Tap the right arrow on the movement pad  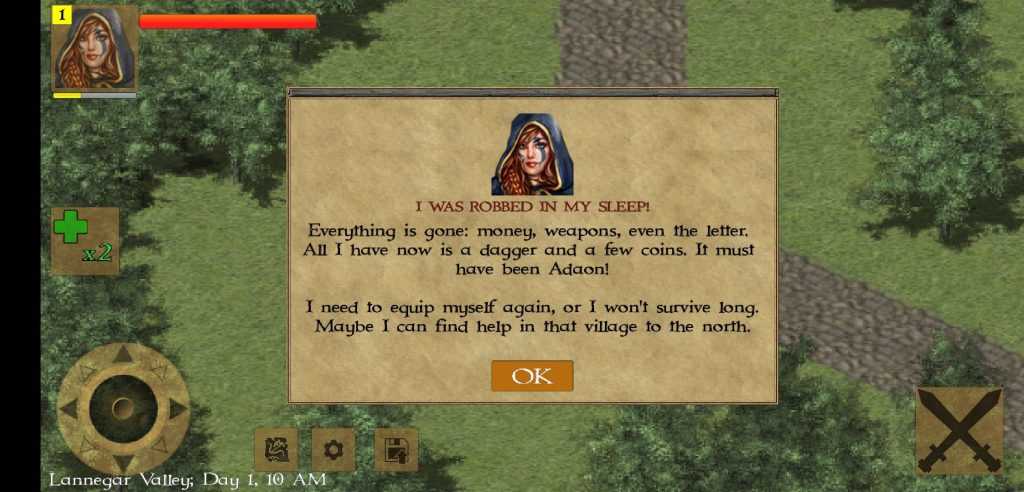coord(177,409)
